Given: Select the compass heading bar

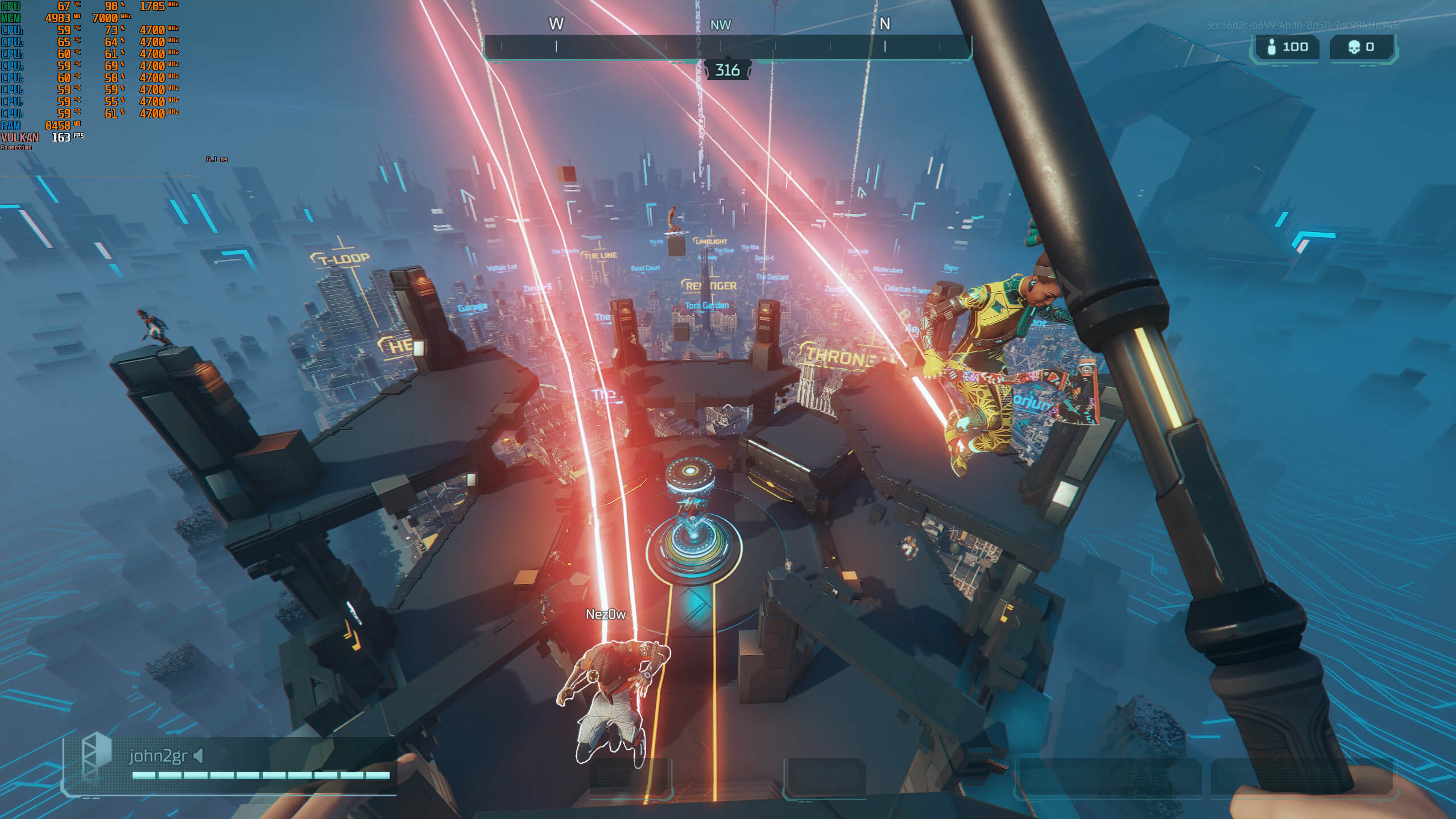Looking at the screenshot, I should pyautogui.click(x=727, y=47).
